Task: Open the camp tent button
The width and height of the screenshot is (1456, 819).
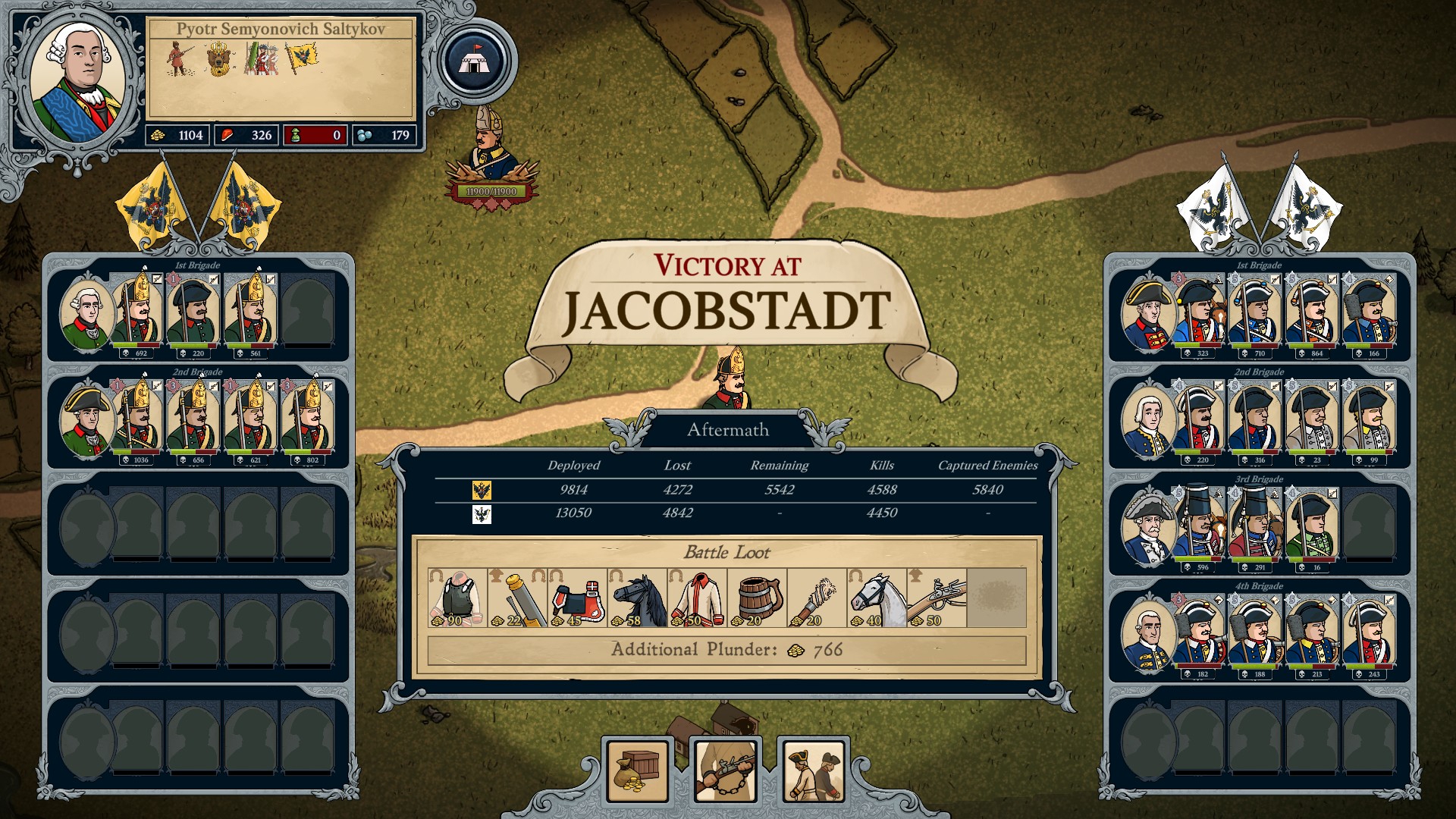Action: click(x=475, y=61)
